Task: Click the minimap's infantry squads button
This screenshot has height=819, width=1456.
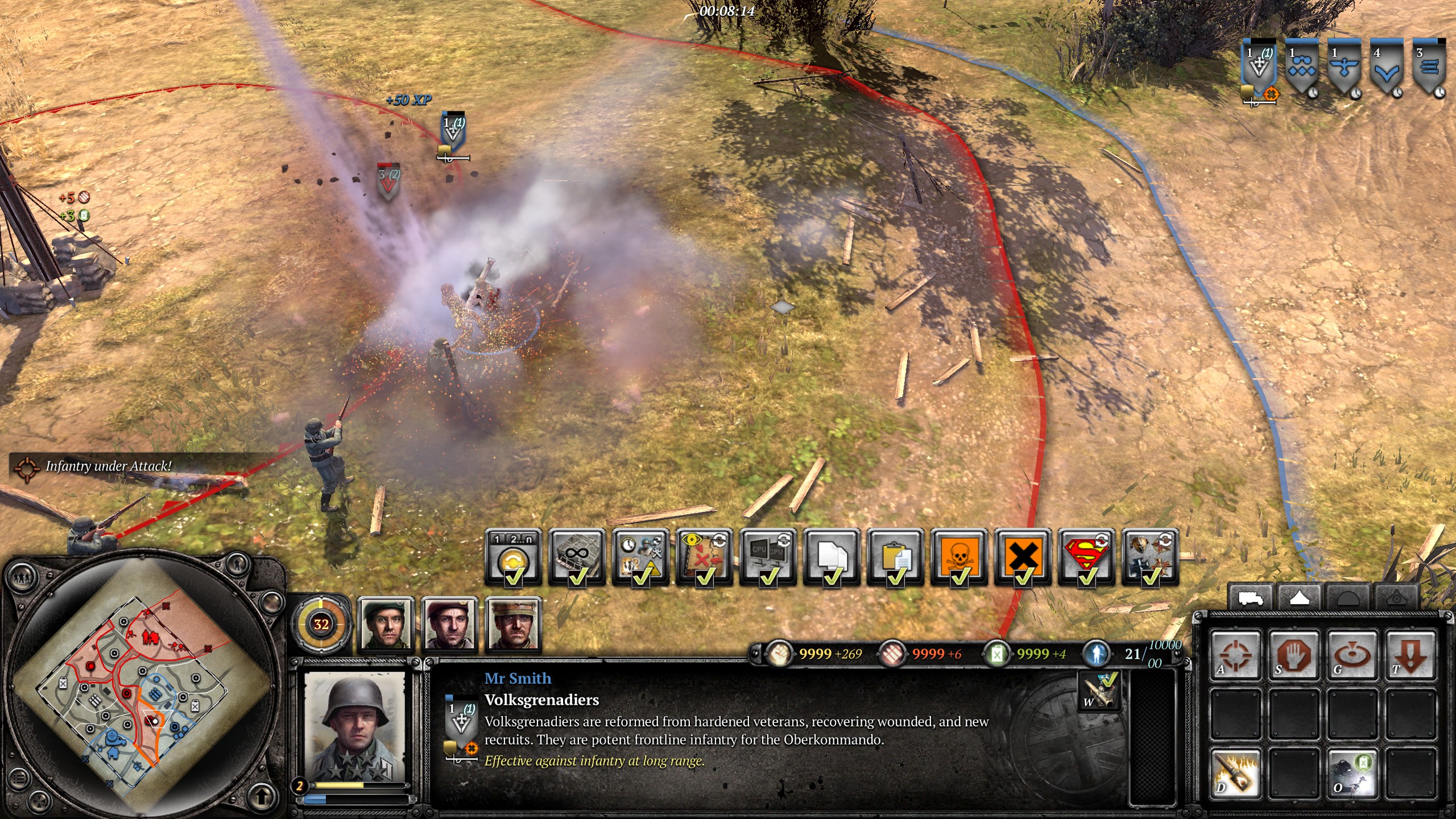Action: pos(22,576)
